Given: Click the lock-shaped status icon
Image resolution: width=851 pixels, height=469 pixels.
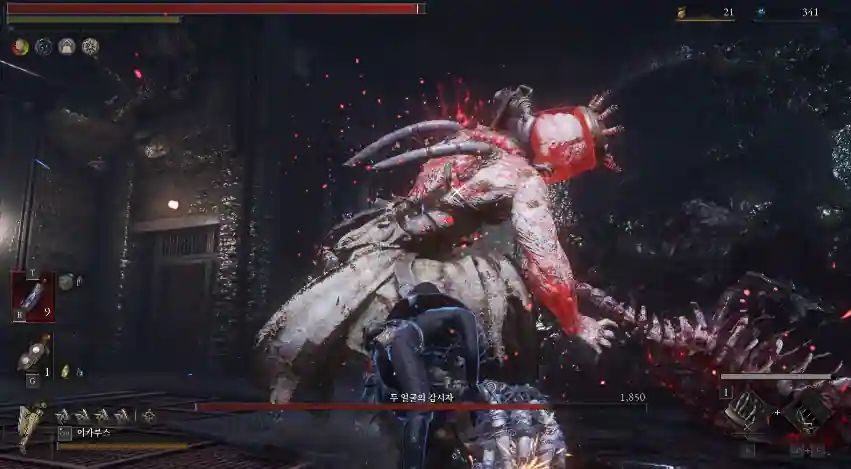Looking at the screenshot, I should (67, 46).
